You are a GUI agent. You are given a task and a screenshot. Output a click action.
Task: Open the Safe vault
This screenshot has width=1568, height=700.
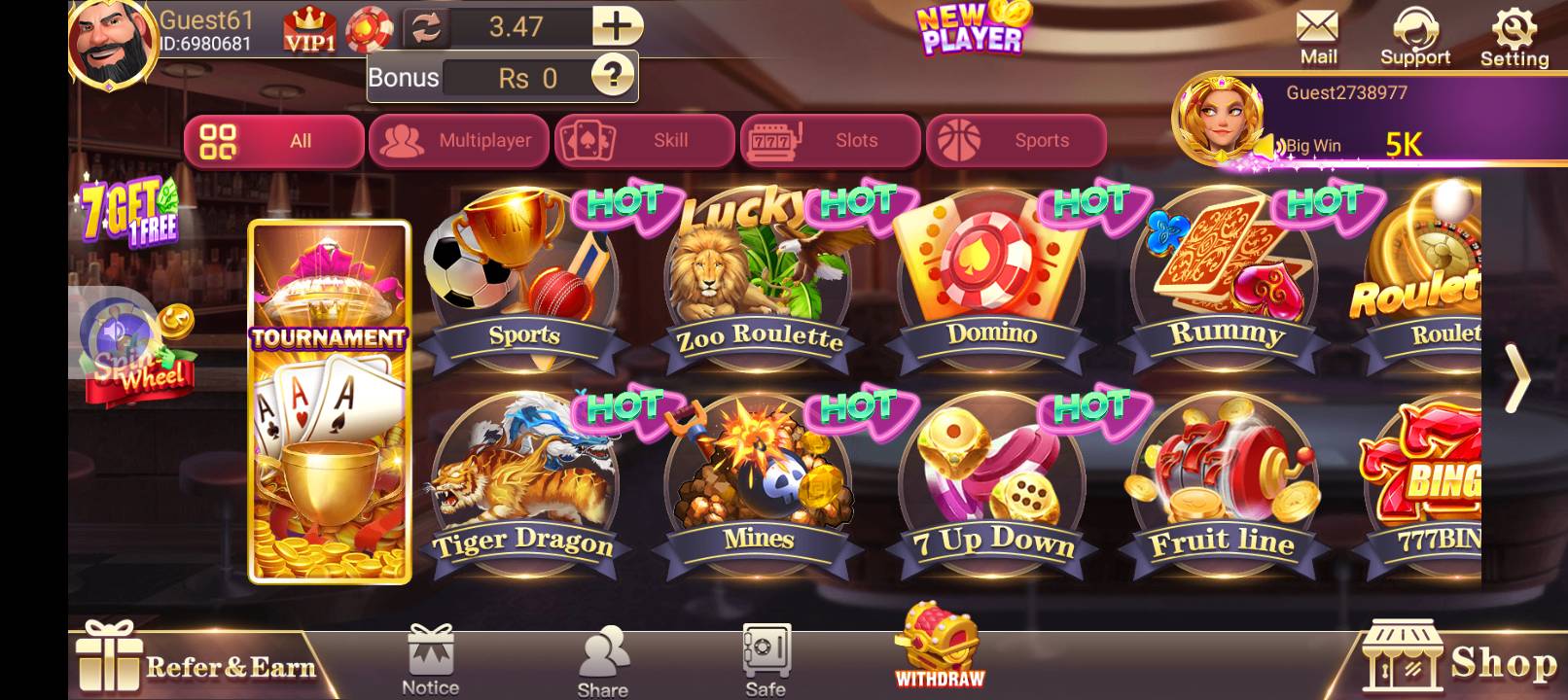765,651
